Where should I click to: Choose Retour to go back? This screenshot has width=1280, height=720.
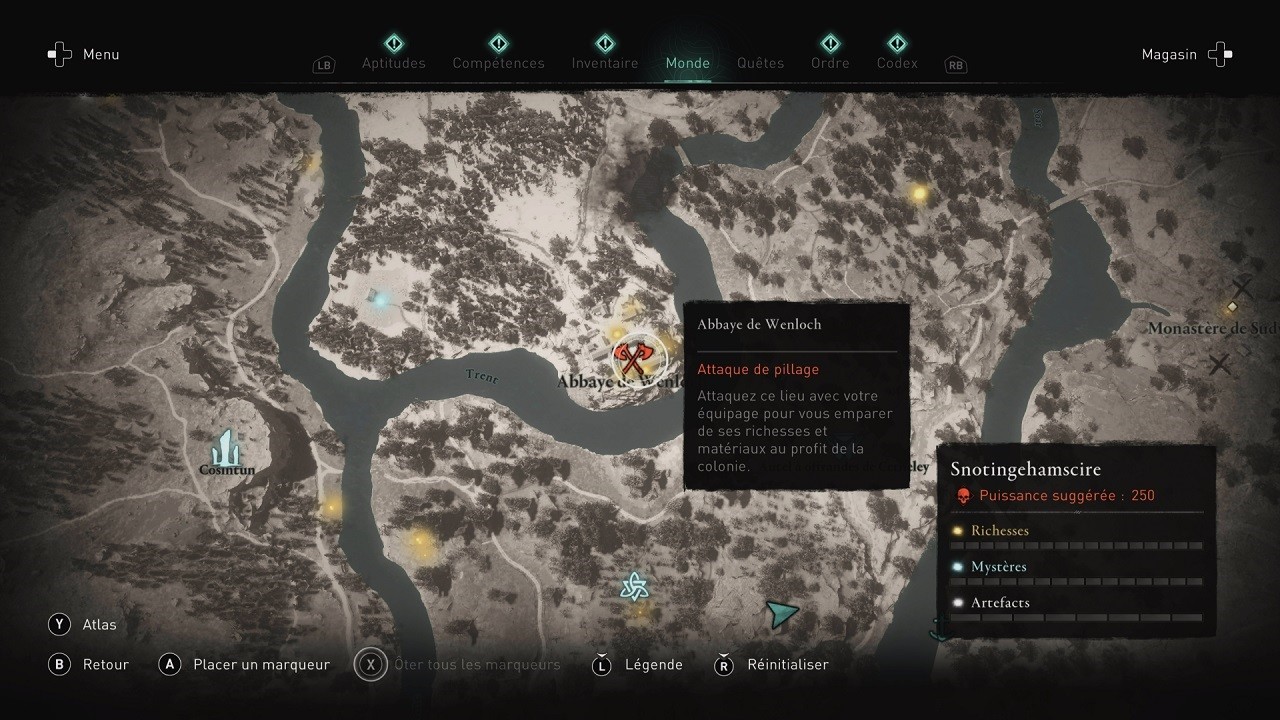[90, 664]
